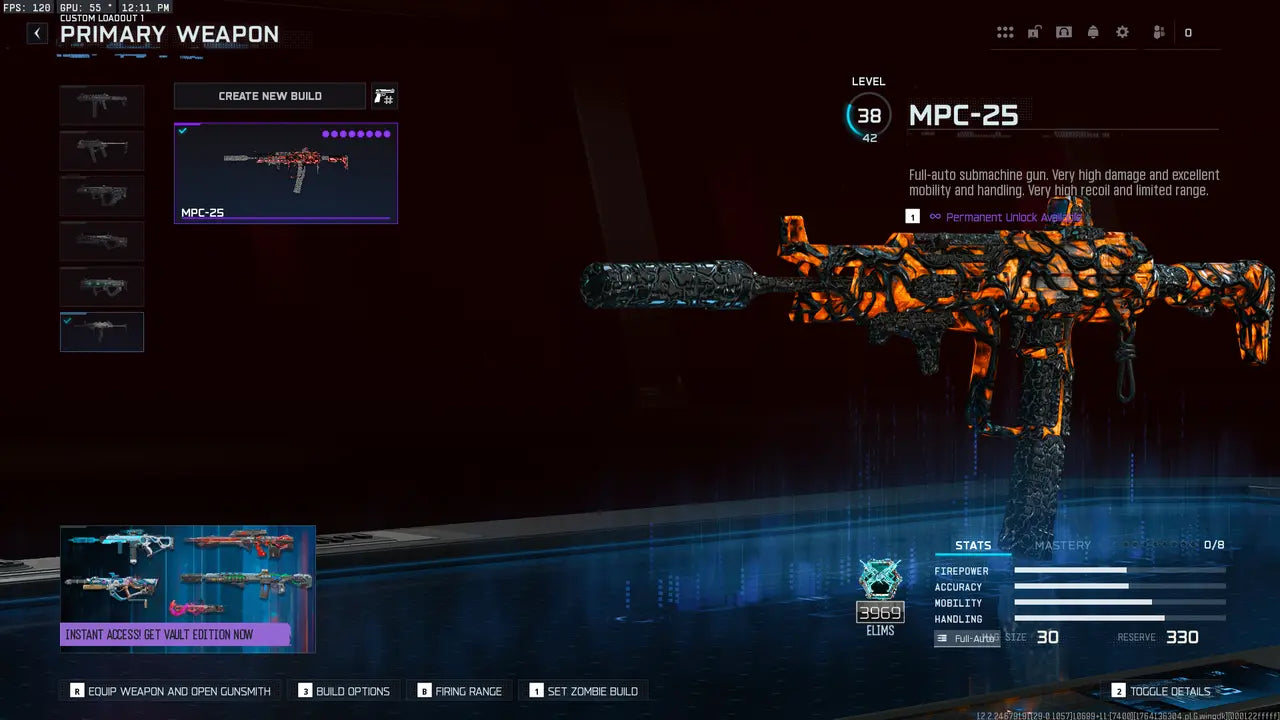The image size is (1280, 720).
Task: Click the Firepower stat bar
Action: coord(1118,570)
